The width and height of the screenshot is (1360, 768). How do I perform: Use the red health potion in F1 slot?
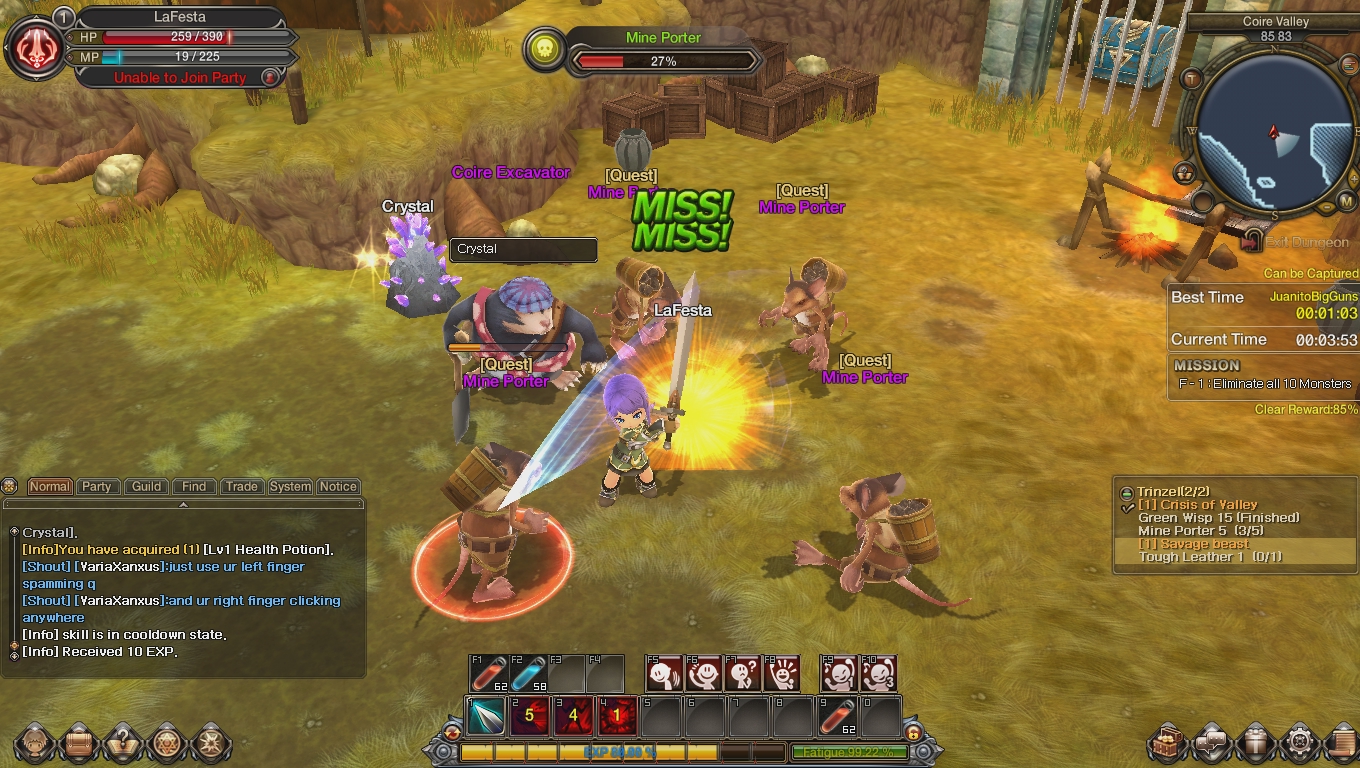tap(489, 674)
